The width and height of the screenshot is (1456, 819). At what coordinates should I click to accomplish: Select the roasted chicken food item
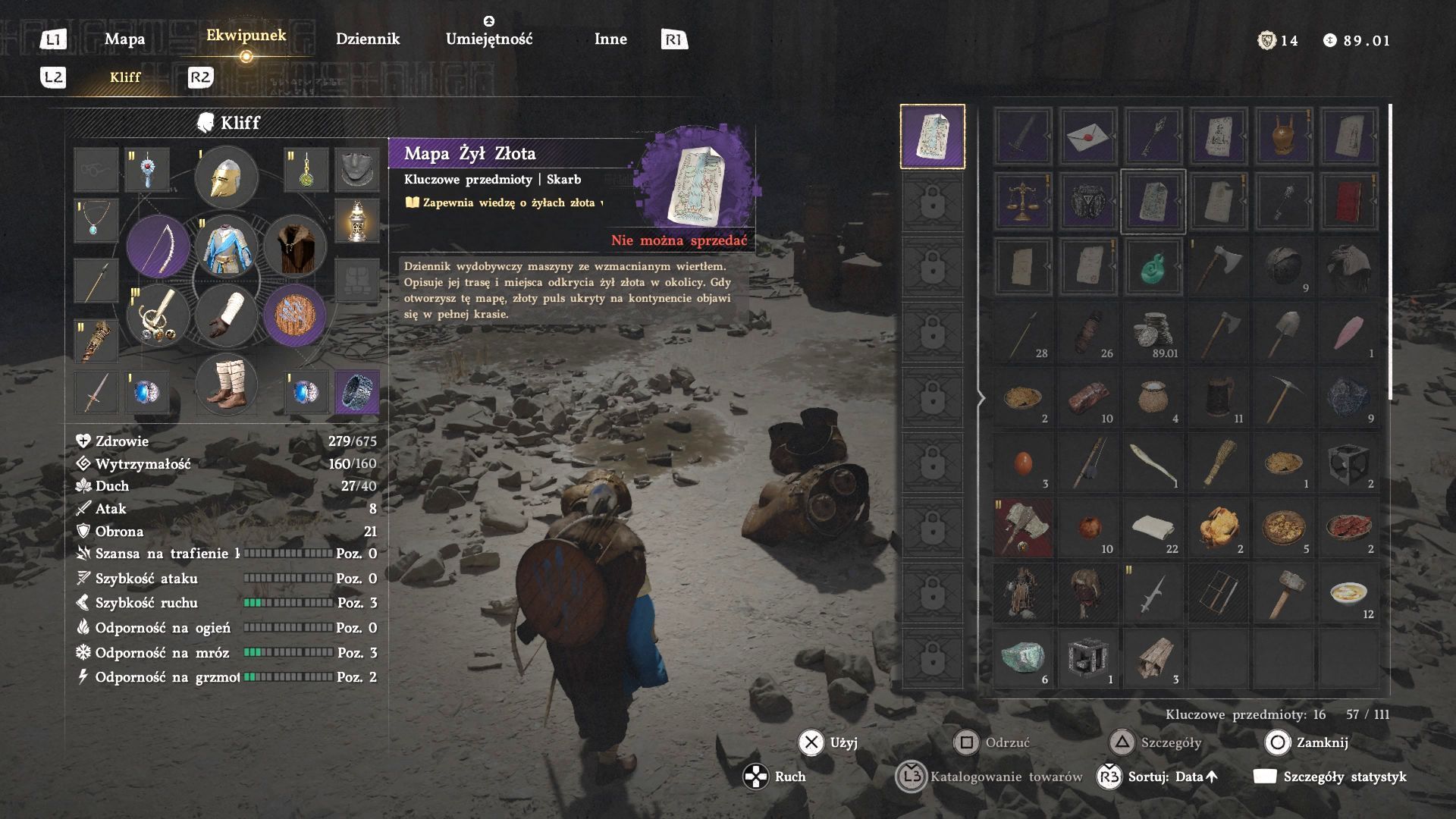(x=1219, y=528)
